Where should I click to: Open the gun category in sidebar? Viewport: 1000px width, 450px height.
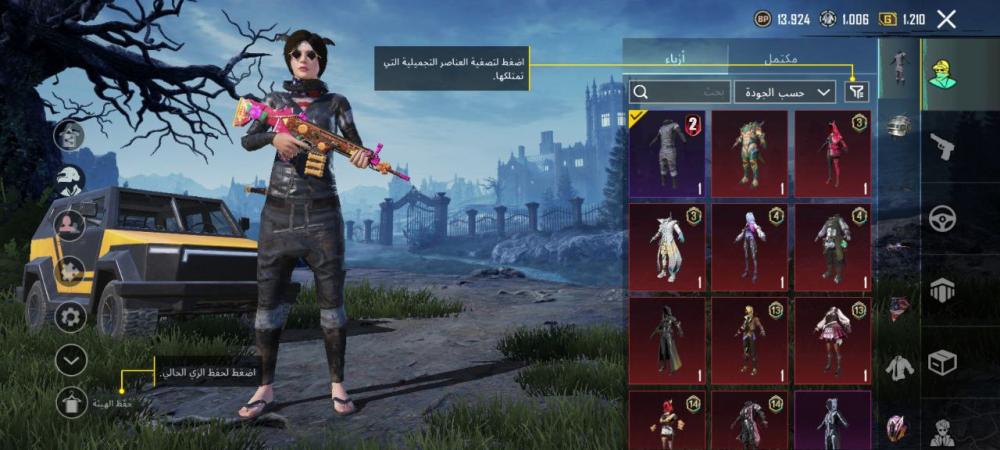coord(941,147)
